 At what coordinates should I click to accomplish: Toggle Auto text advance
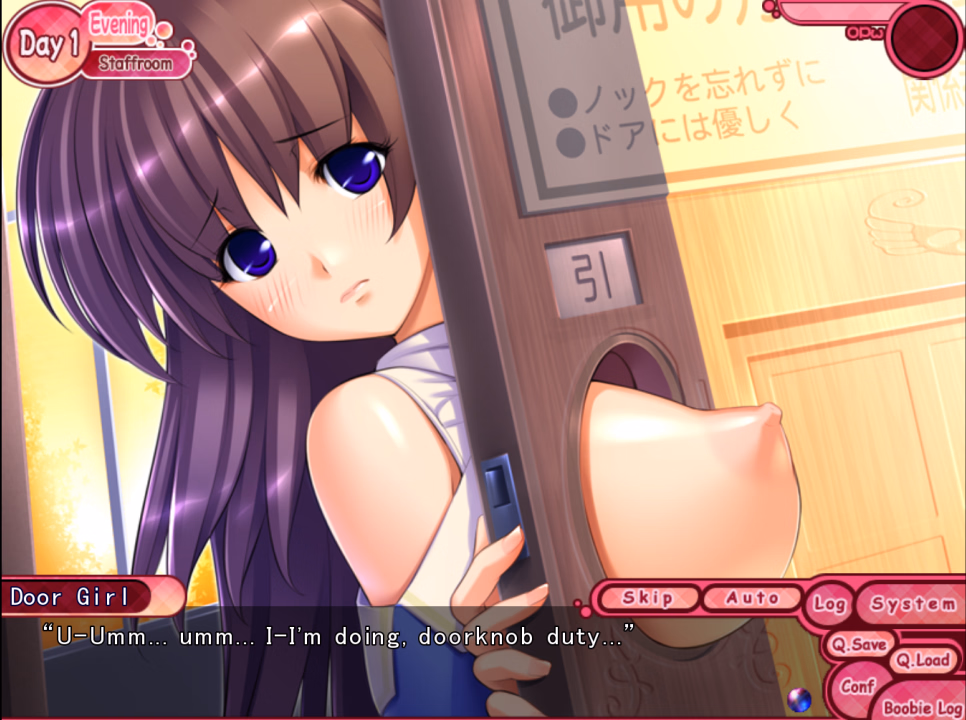tap(752, 598)
